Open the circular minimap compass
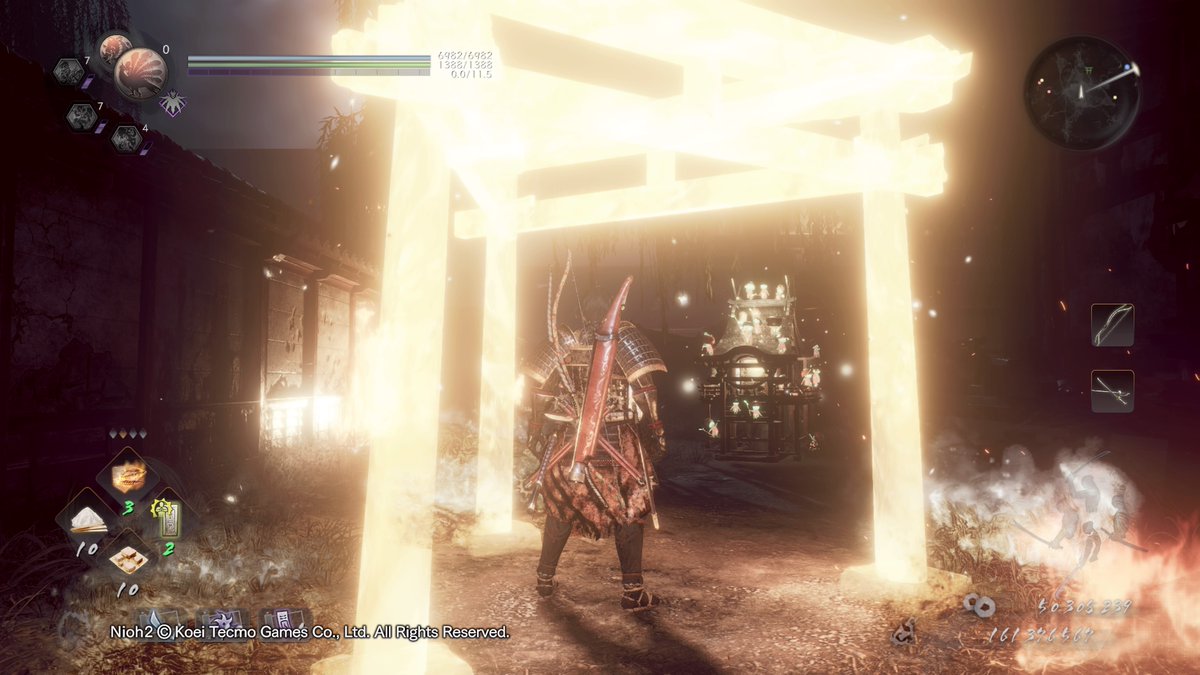Screen dimensions: 1200x675 [1082, 93]
